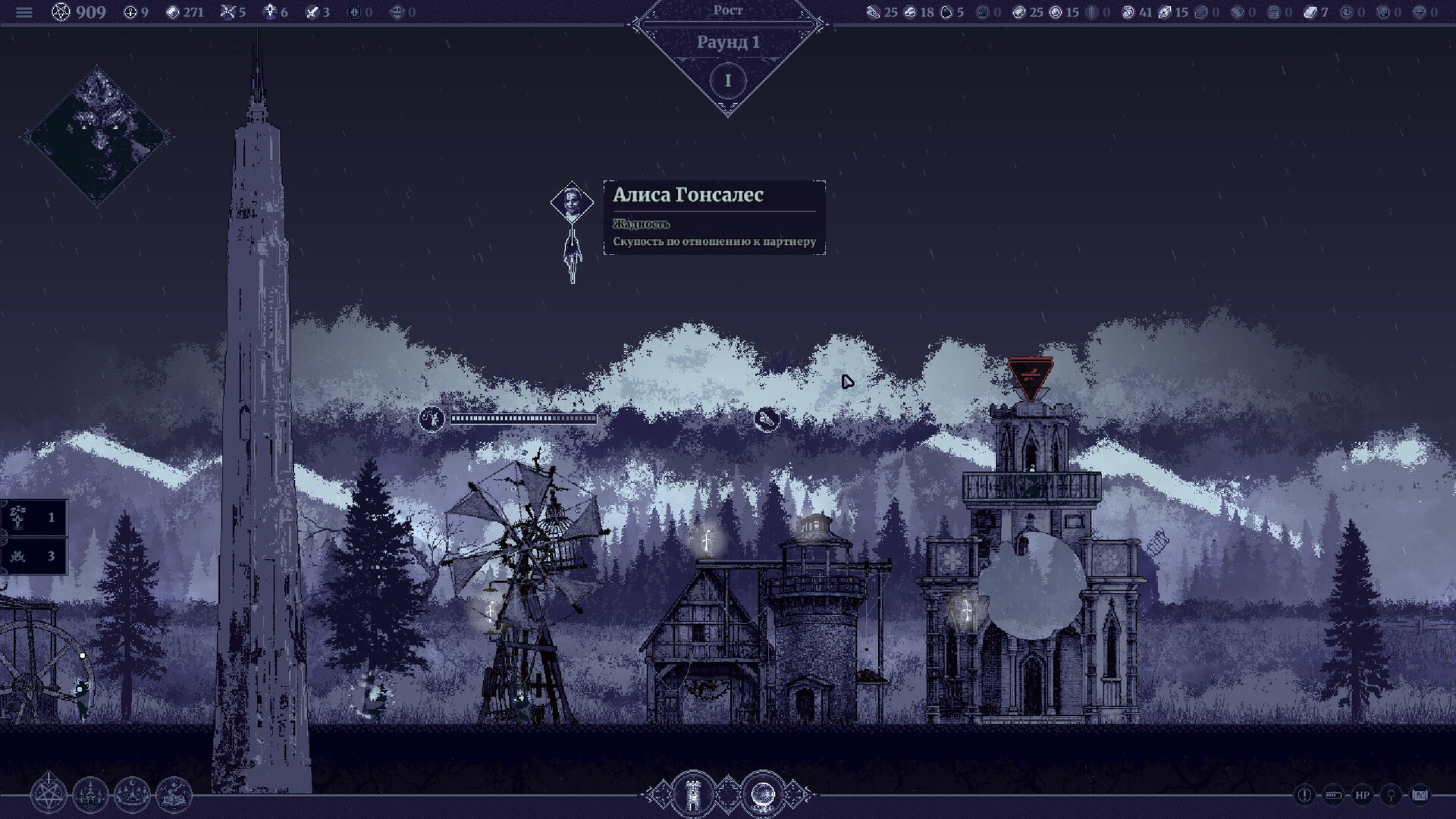Viewport: 1456px width, 819px height.
Task: Click the Roman numeral I round button
Action: (x=728, y=80)
